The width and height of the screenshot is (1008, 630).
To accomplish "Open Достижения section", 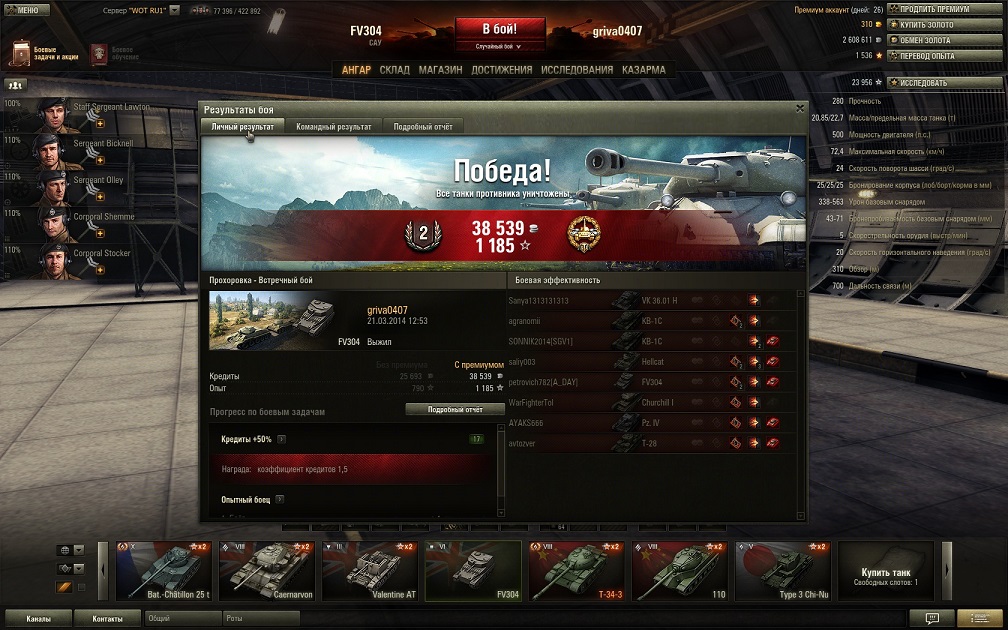I will click(x=501, y=70).
